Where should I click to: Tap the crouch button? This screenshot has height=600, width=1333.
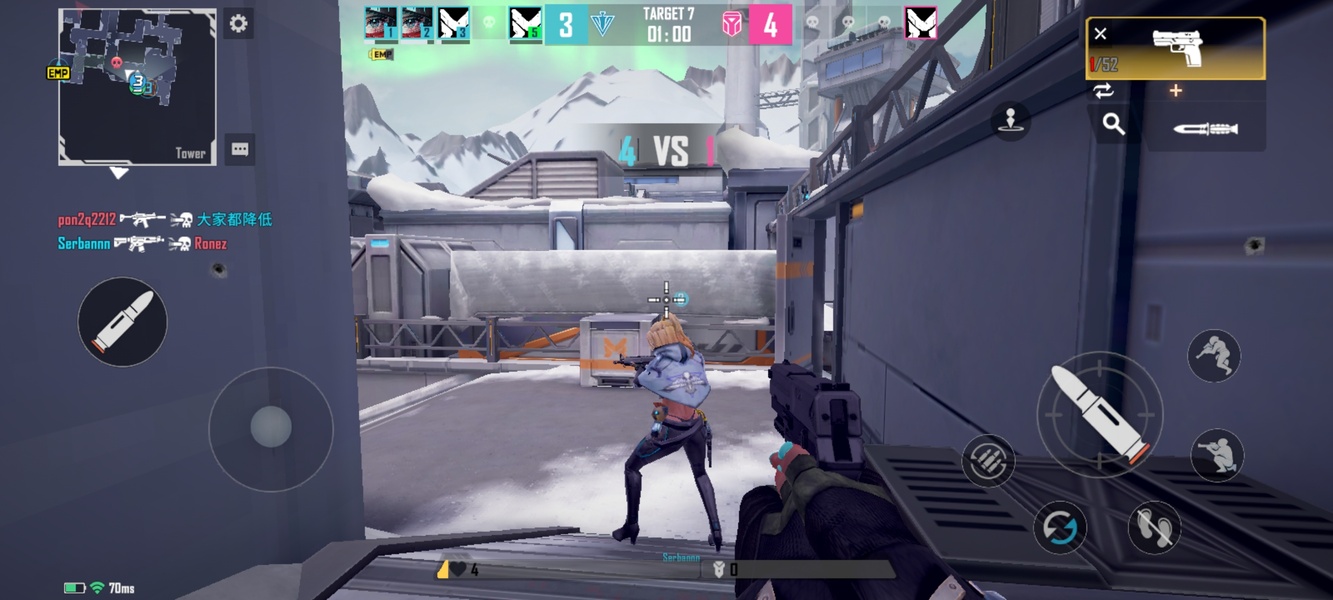coord(1216,455)
